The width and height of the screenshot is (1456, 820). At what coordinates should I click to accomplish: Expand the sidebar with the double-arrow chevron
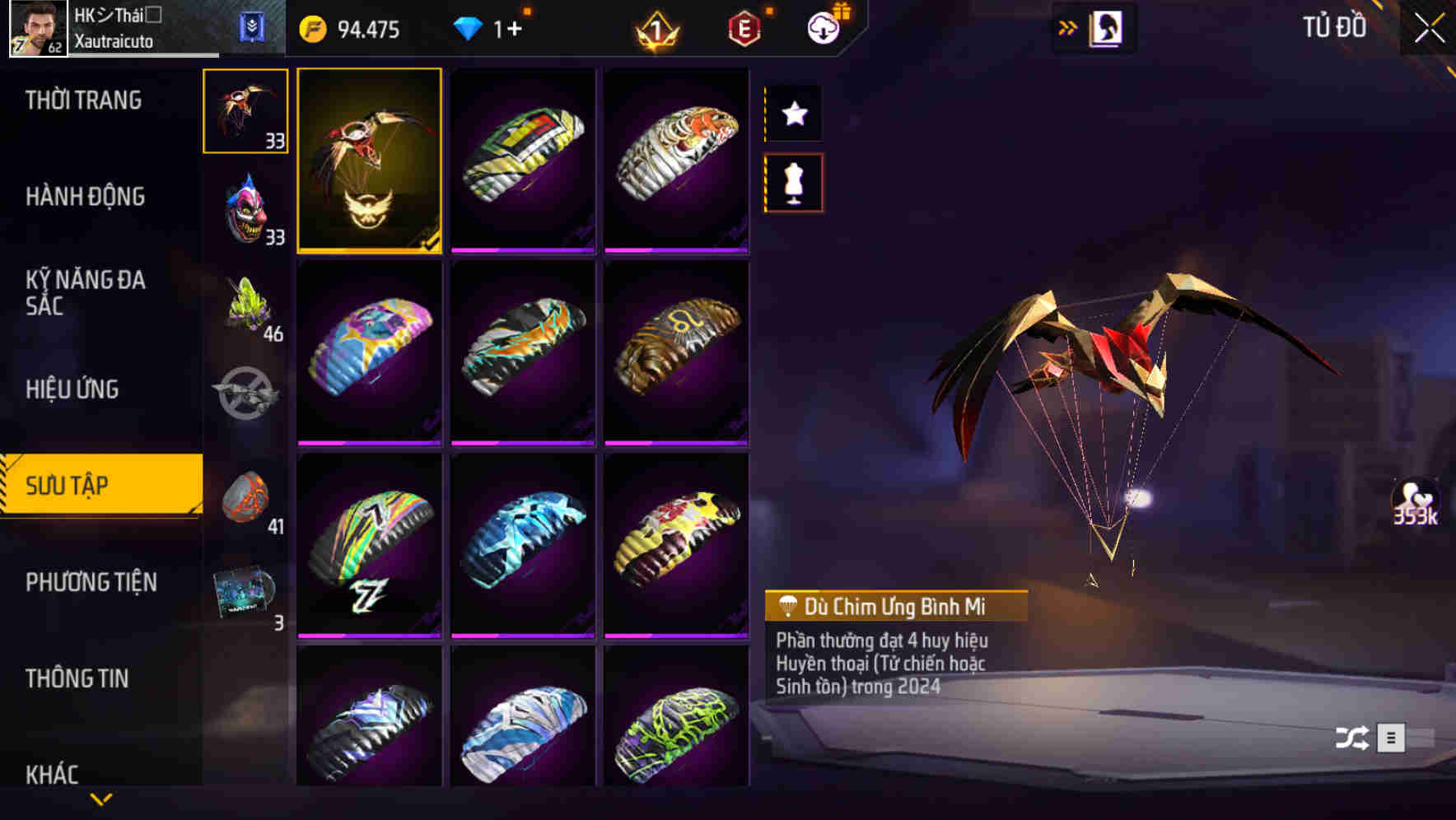click(x=1067, y=26)
